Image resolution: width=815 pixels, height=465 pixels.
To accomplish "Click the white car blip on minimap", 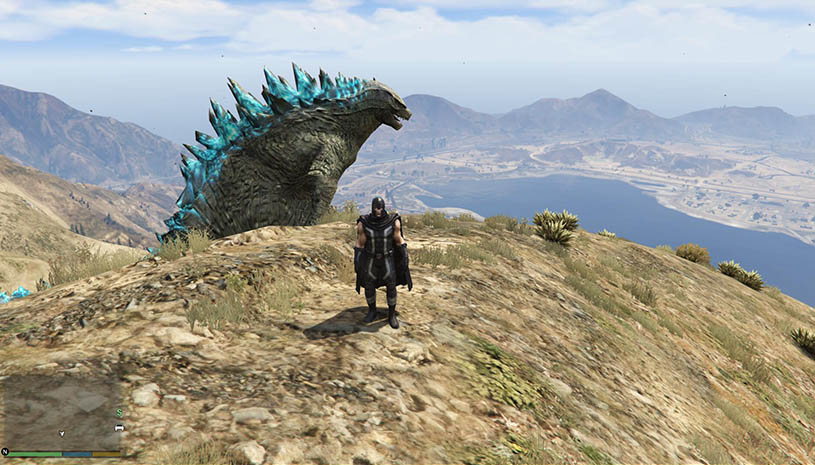I will [x=119, y=427].
